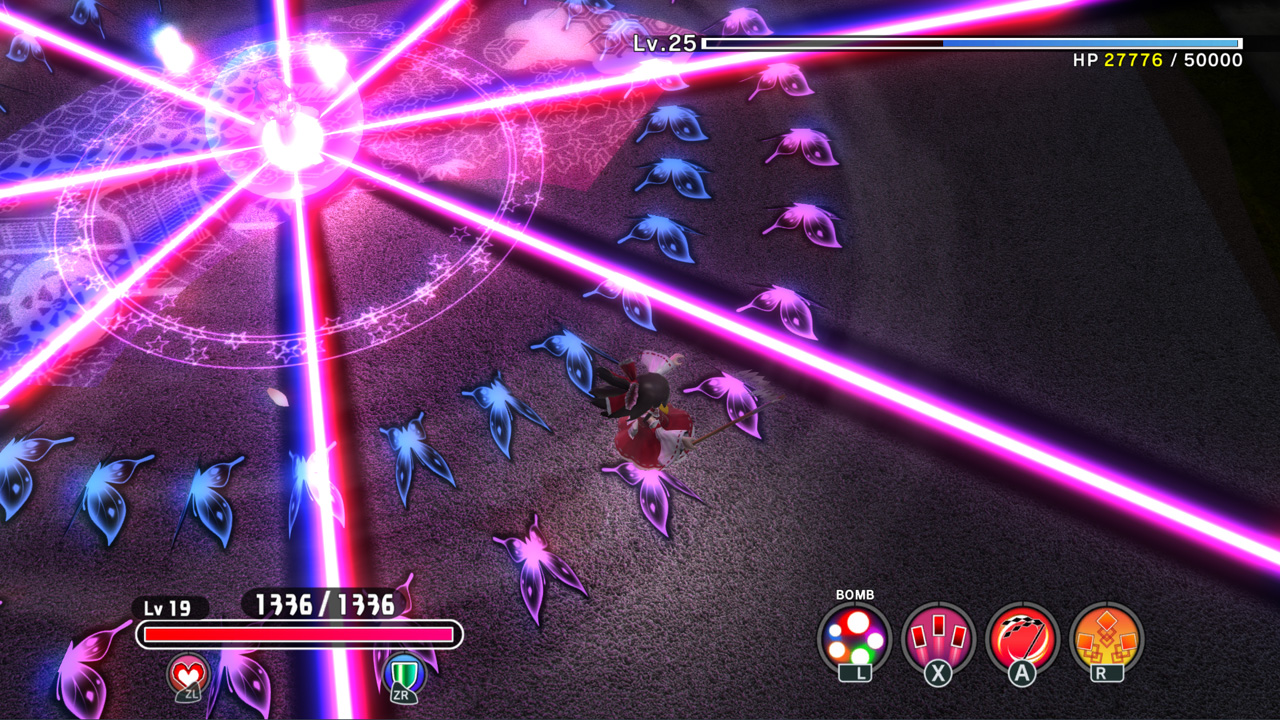Image resolution: width=1280 pixels, height=720 pixels.
Task: Use the heart healing ability icon
Action: pos(188,676)
